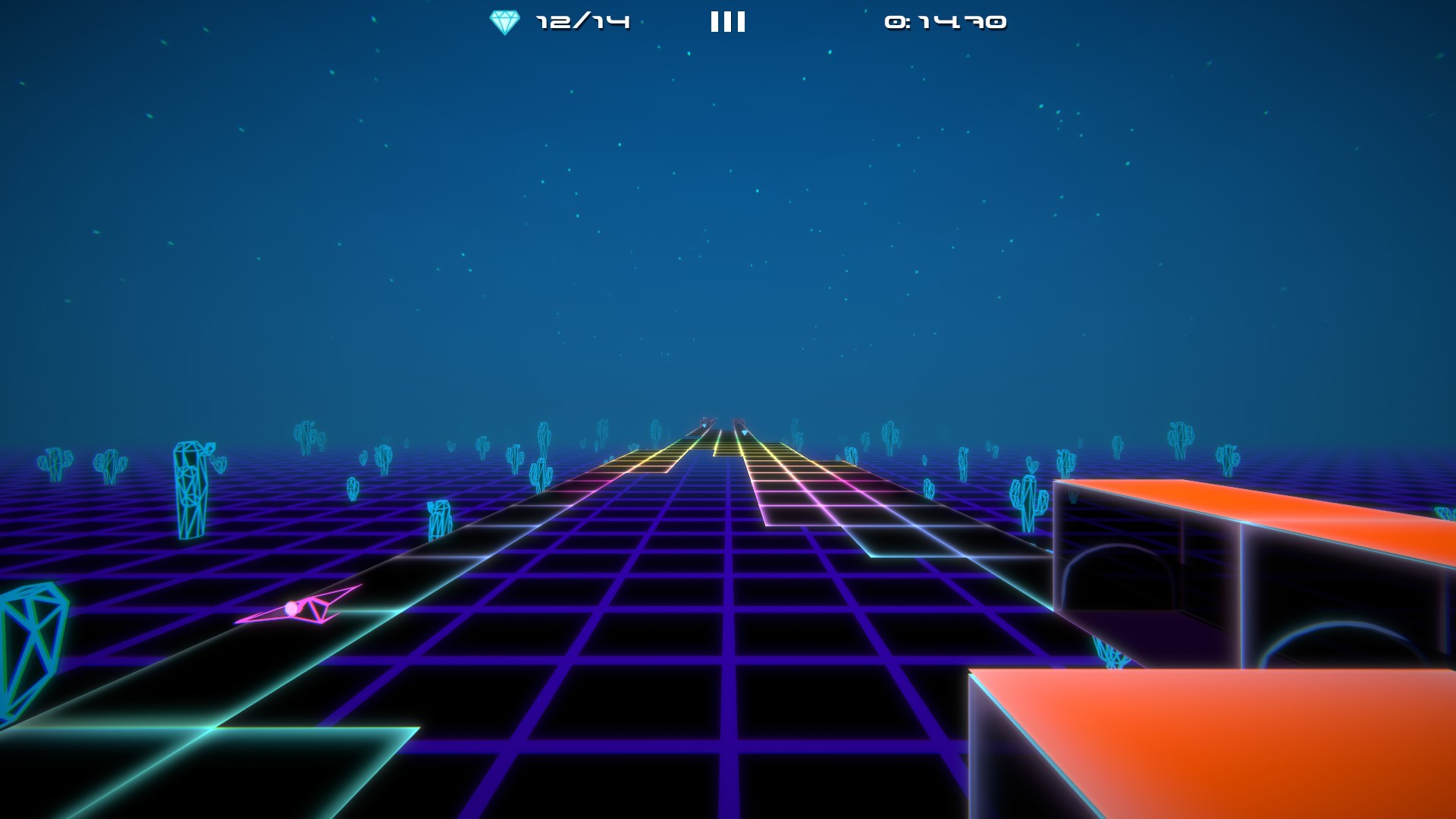Click the diamond collectible icon in the HUD

pos(503,20)
